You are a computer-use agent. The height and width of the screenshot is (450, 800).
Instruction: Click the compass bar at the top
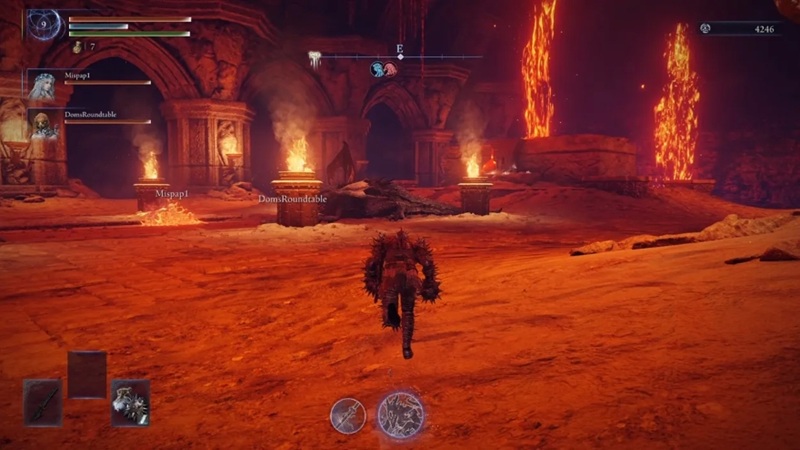[x=400, y=57]
